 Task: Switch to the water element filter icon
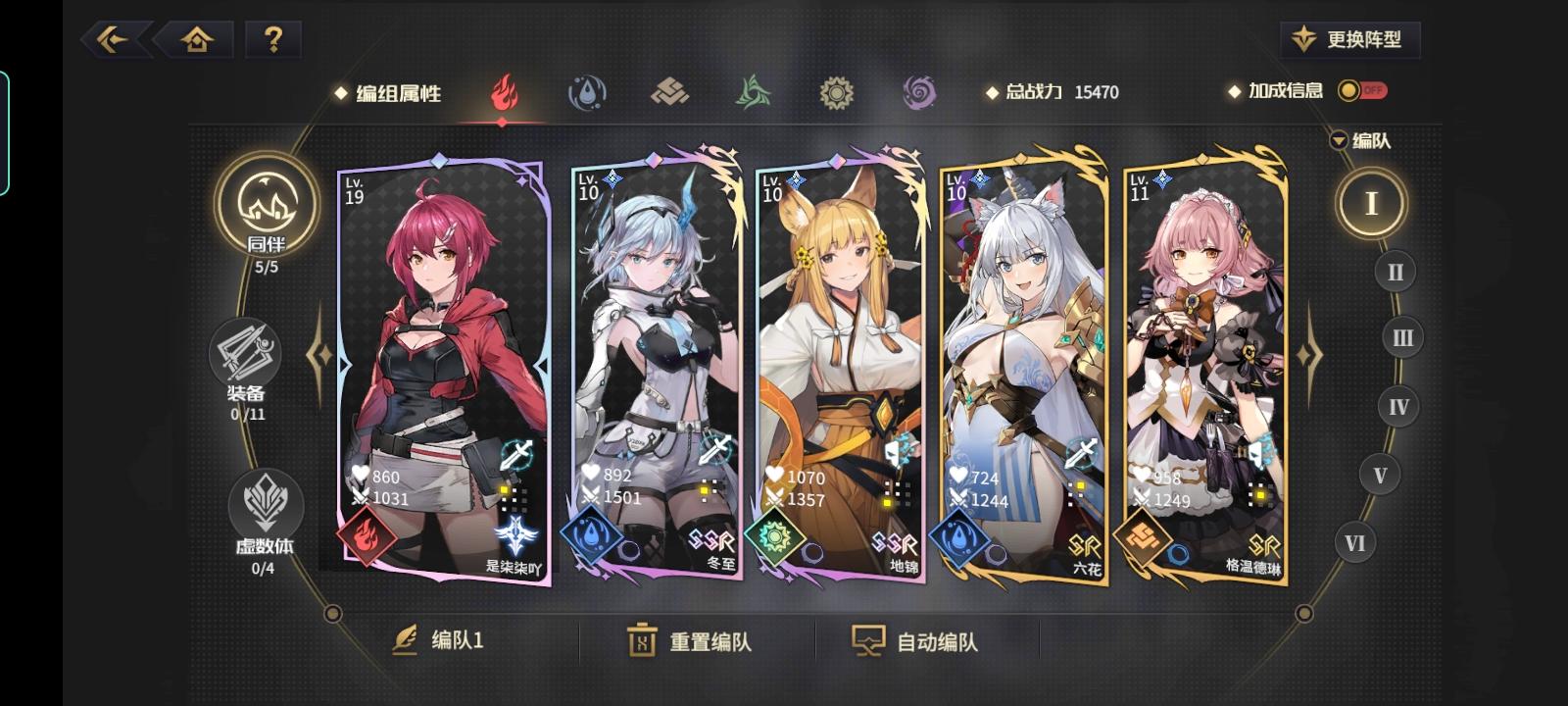click(586, 93)
